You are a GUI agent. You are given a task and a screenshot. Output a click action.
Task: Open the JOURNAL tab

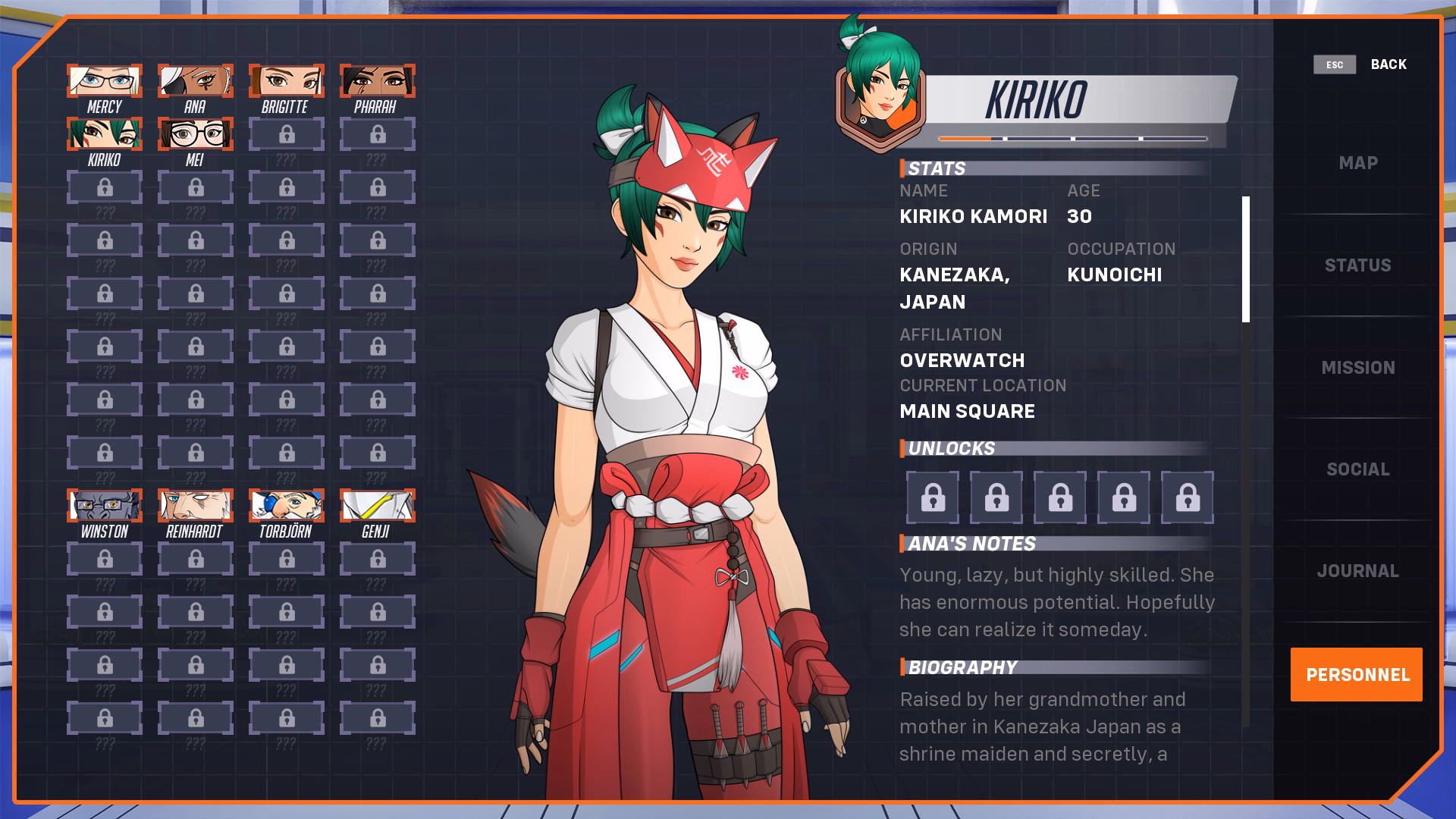point(1357,570)
